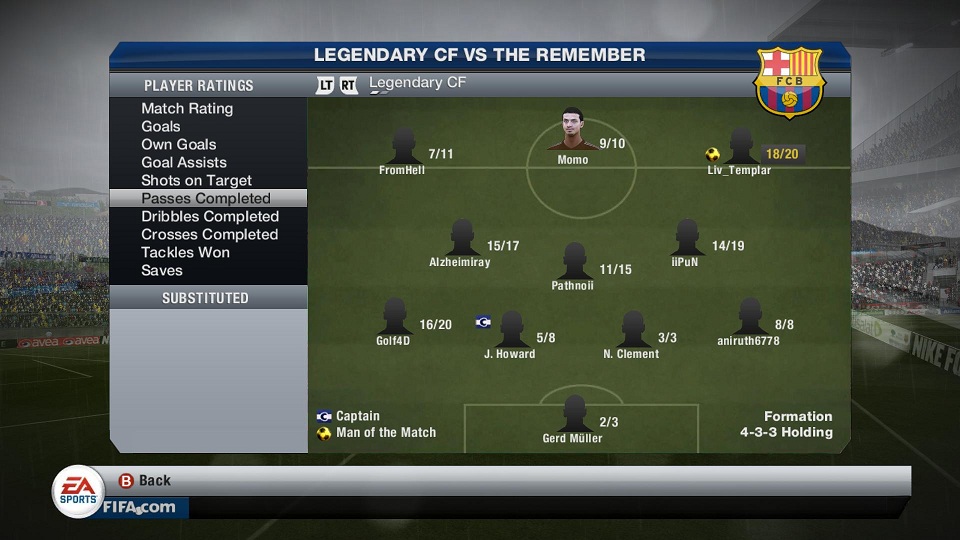960x540 pixels.
Task: Go back from the ratings screen
Action: pyautogui.click(x=145, y=481)
